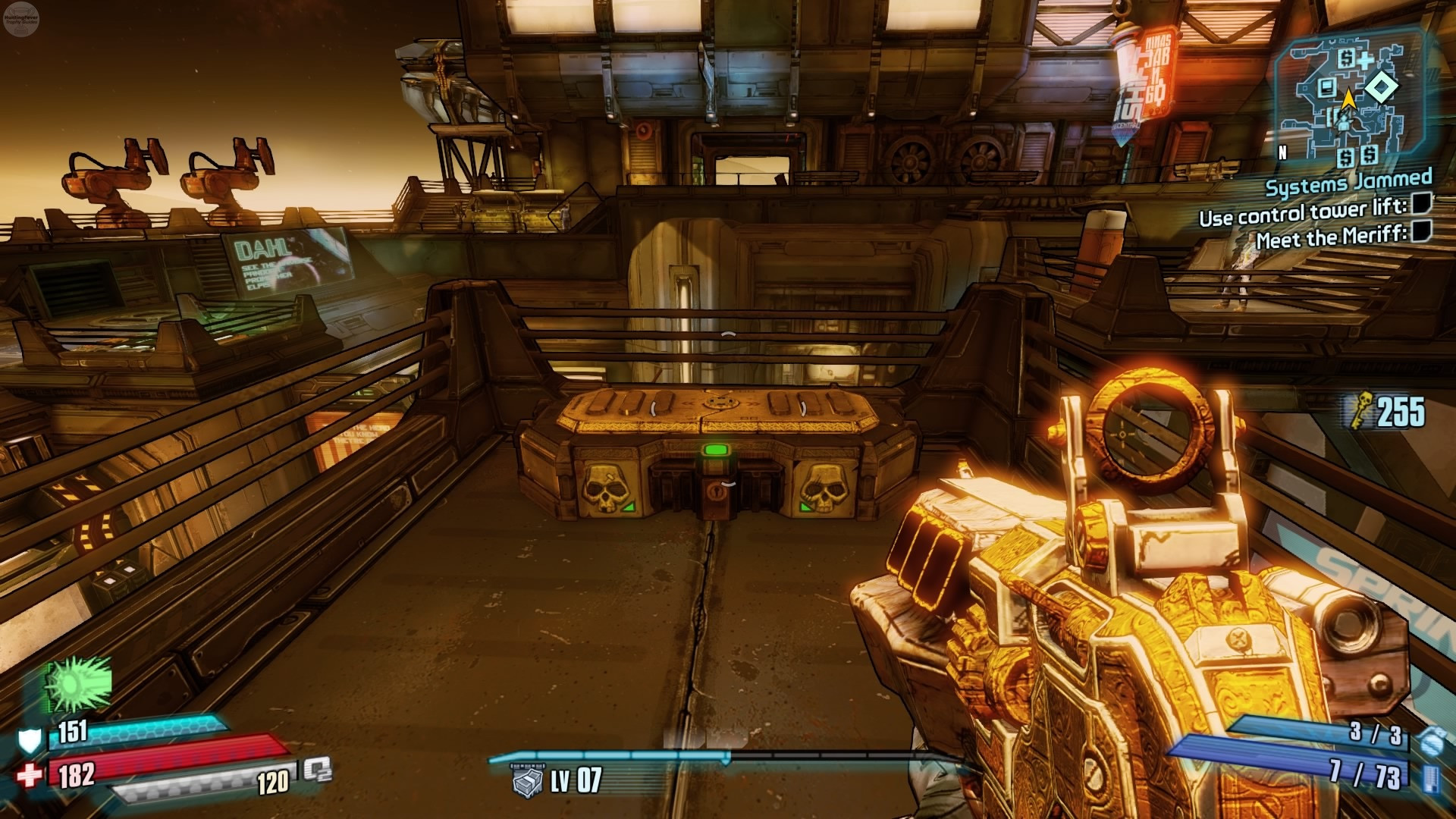Activate the green action skill icon

78,683
